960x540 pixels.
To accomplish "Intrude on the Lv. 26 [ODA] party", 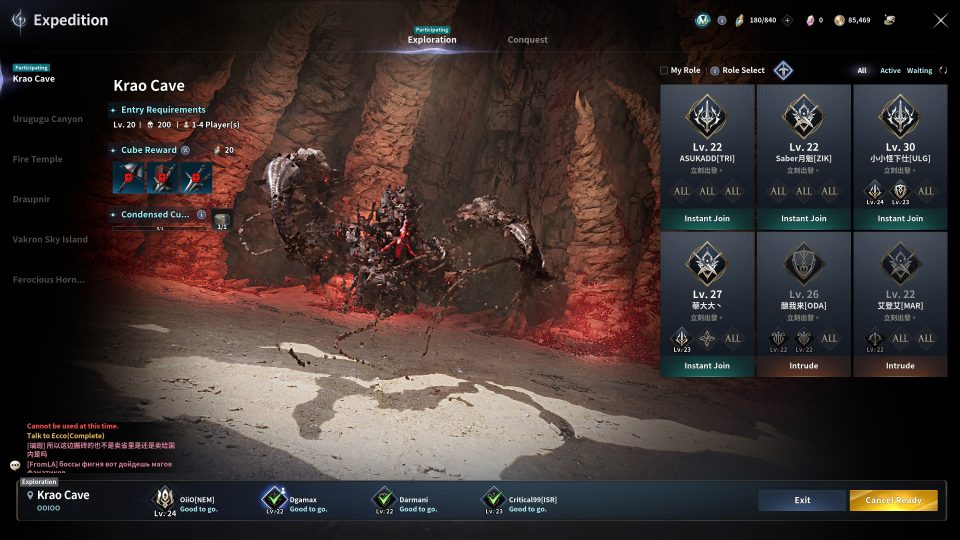I will (x=803, y=366).
